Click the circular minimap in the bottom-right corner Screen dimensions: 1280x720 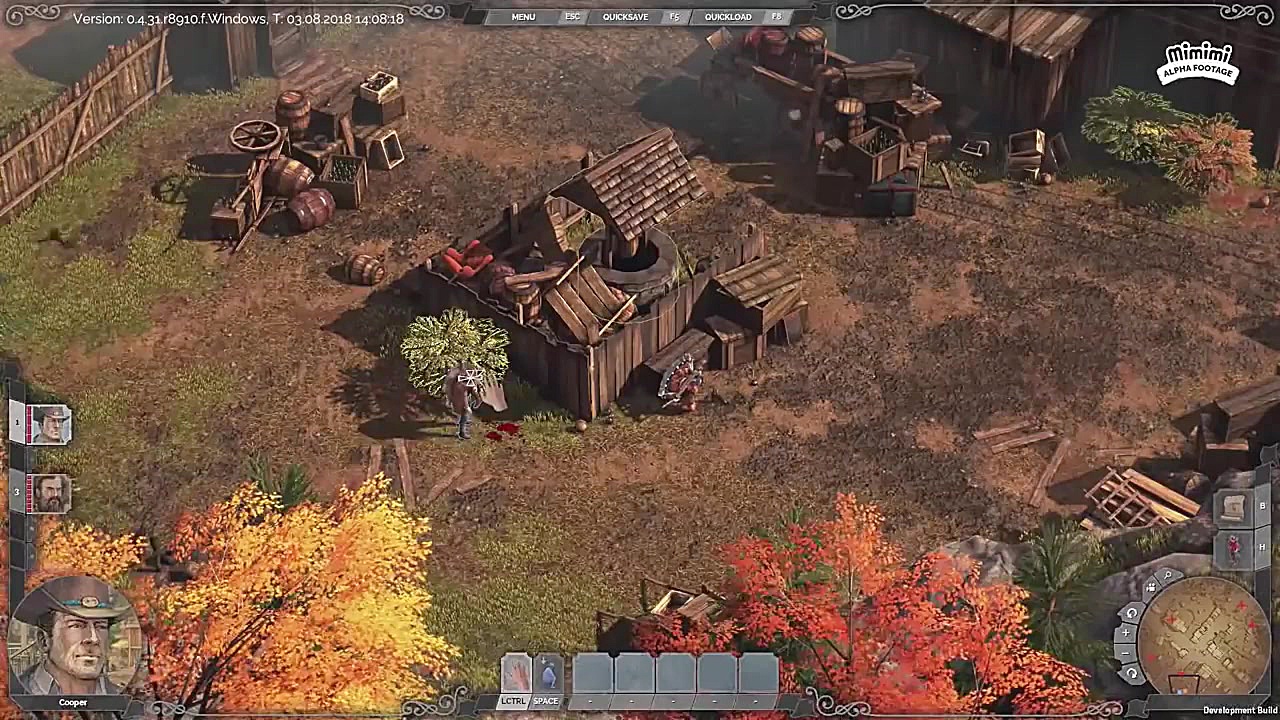pyautogui.click(x=1206, y=638)
